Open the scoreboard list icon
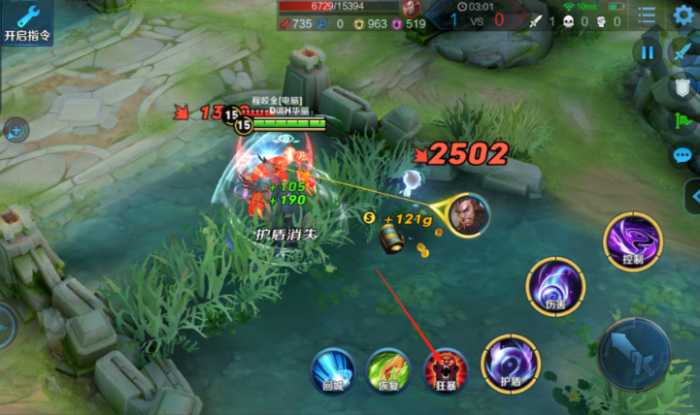The width and height of the screenshot is (700, 415). click(x=647, y=17)
